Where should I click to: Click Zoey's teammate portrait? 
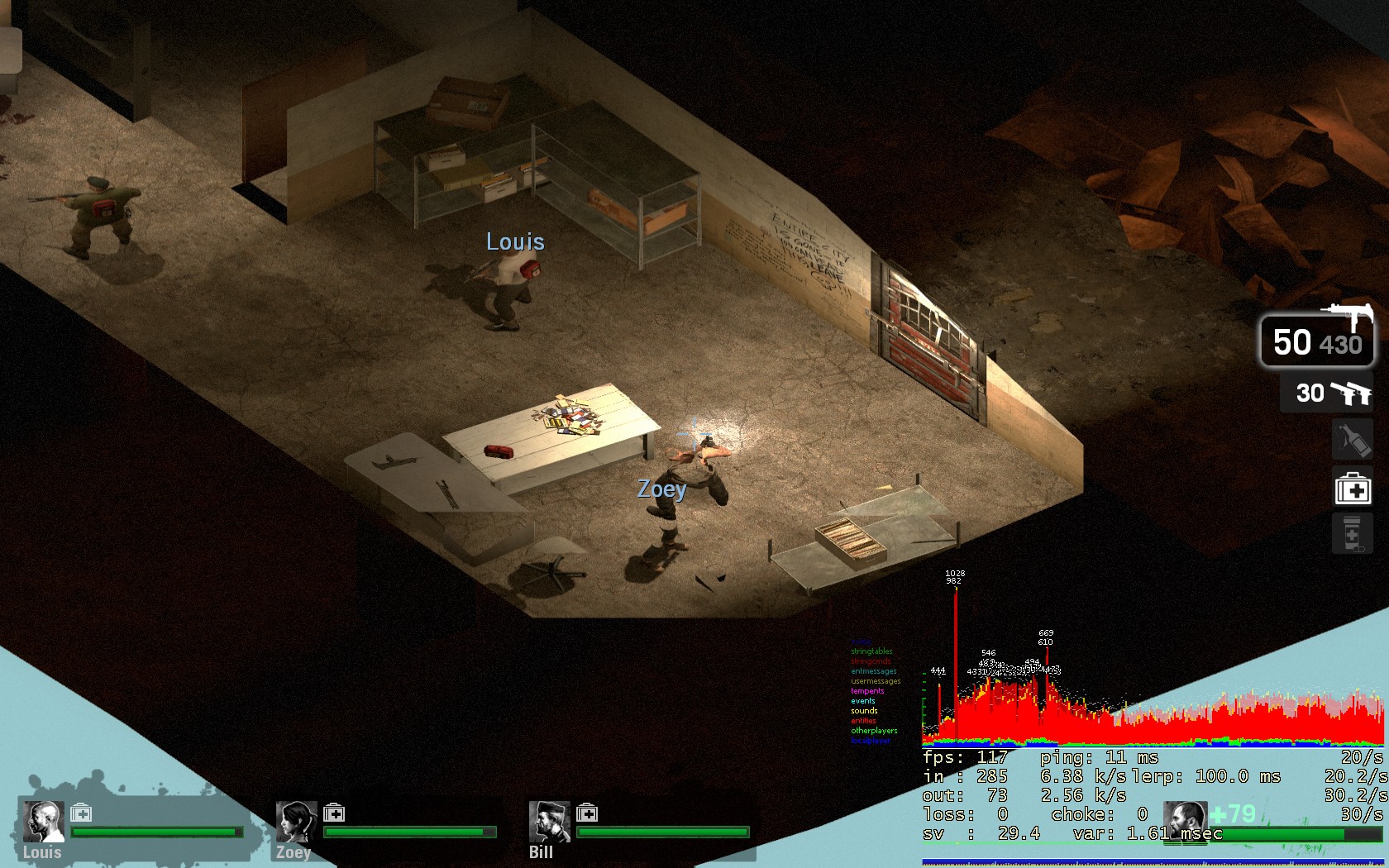(x=296, y=822)
